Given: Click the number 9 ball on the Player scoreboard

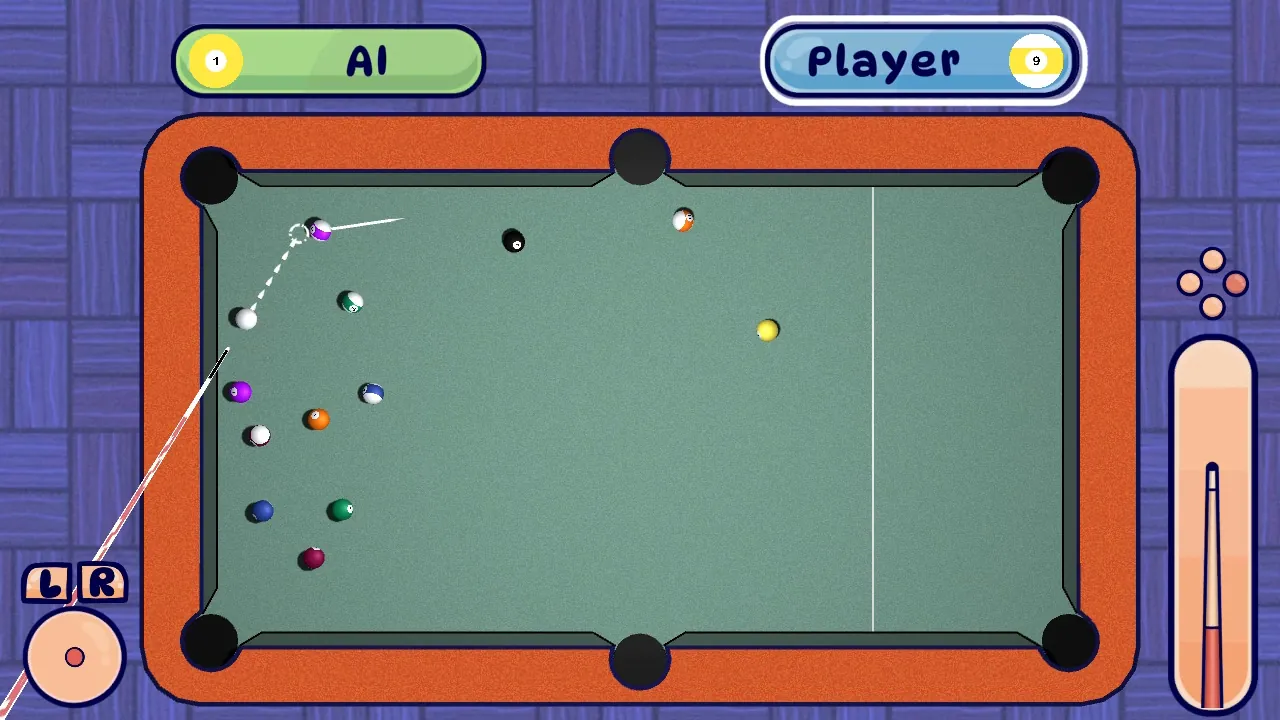Looking at the screenshot, I should (x=1037, y=60).
